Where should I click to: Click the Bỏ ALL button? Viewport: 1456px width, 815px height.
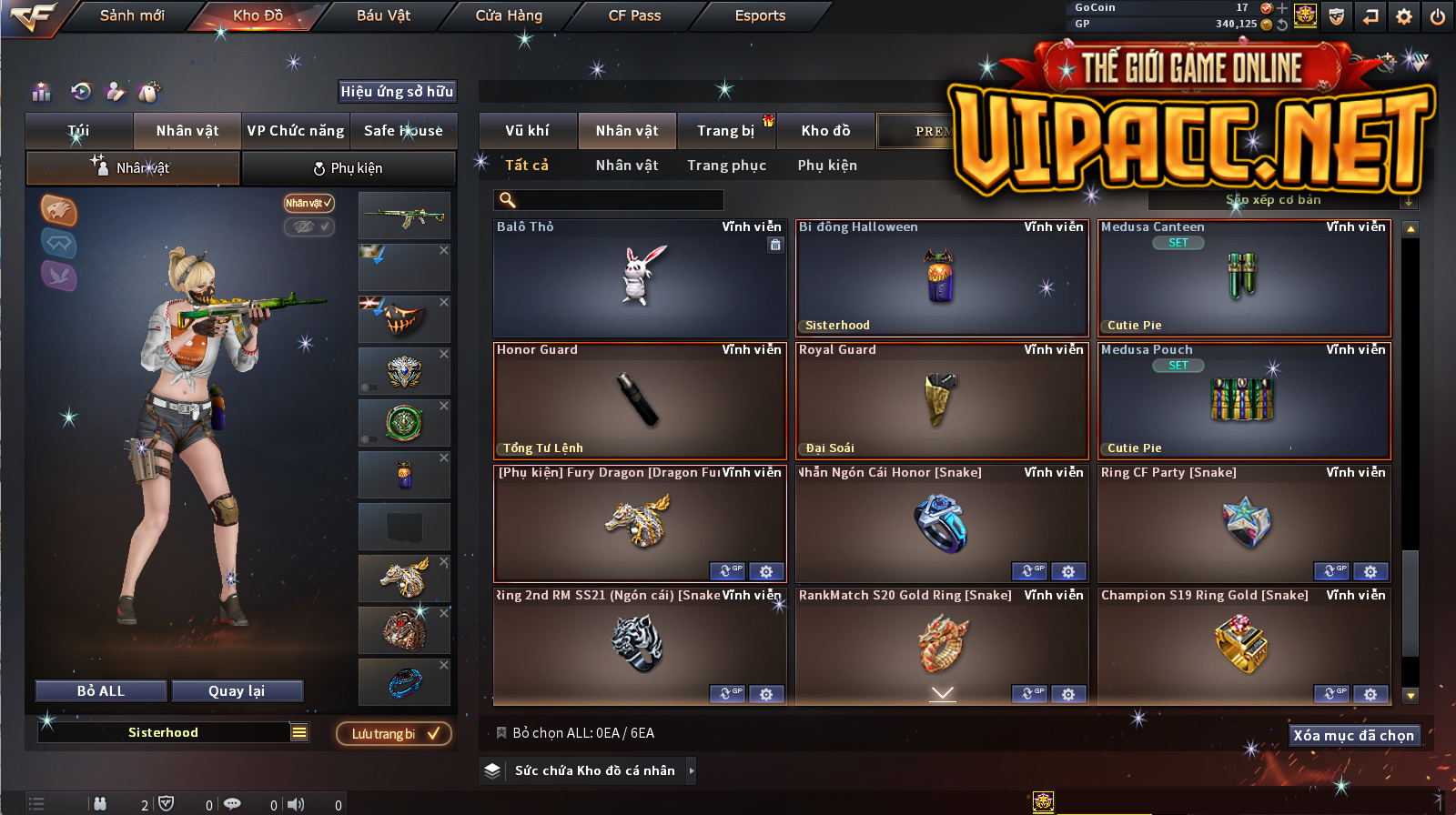point(101,691)
